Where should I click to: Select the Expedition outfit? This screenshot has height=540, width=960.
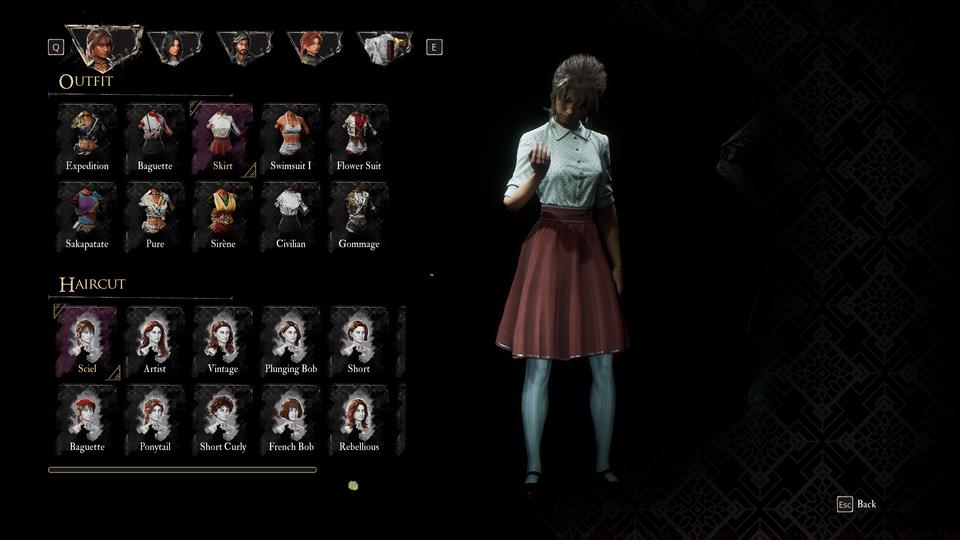pos(87,138)
